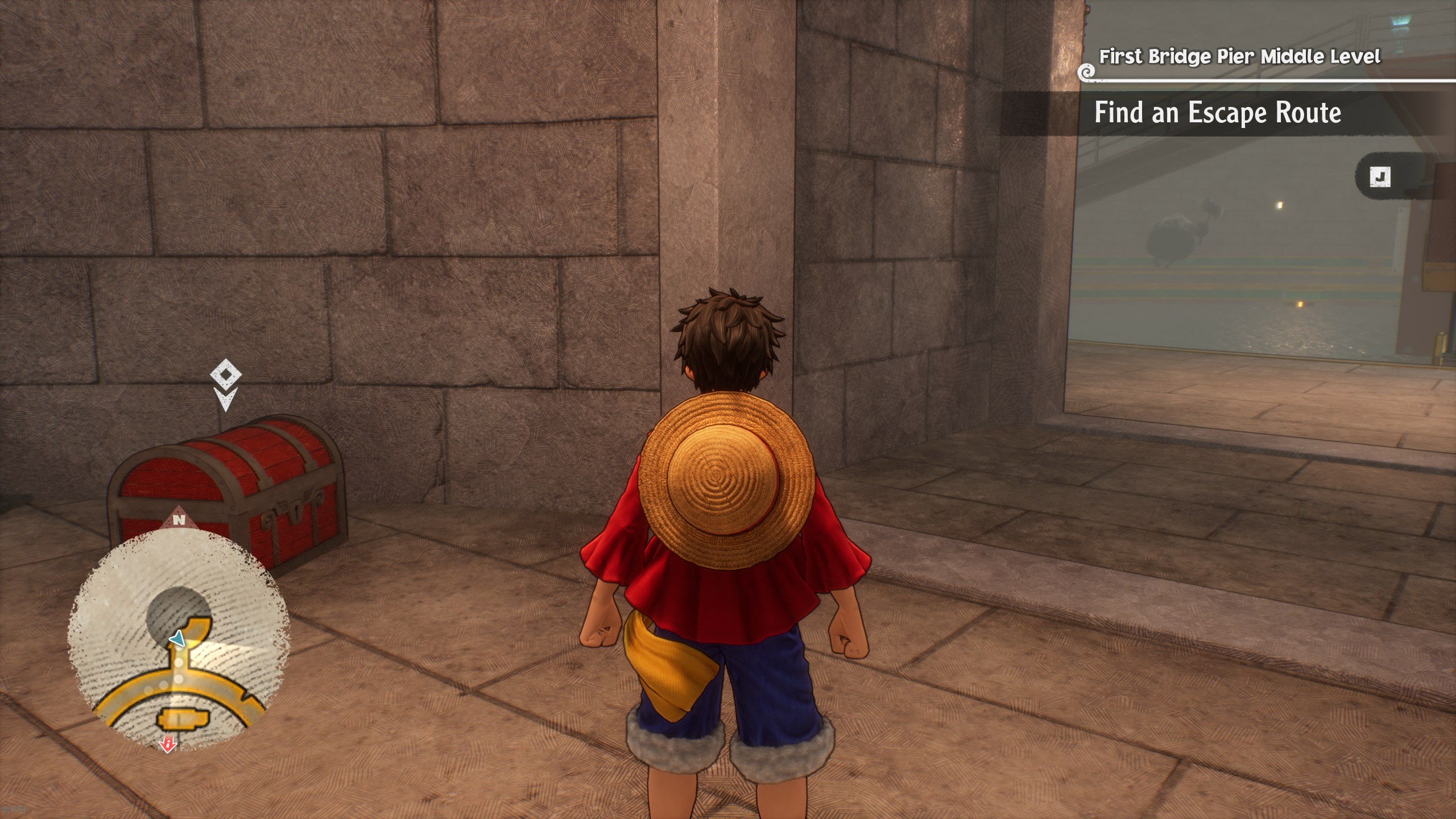Open the circular minimap

[x=179, y=639]
